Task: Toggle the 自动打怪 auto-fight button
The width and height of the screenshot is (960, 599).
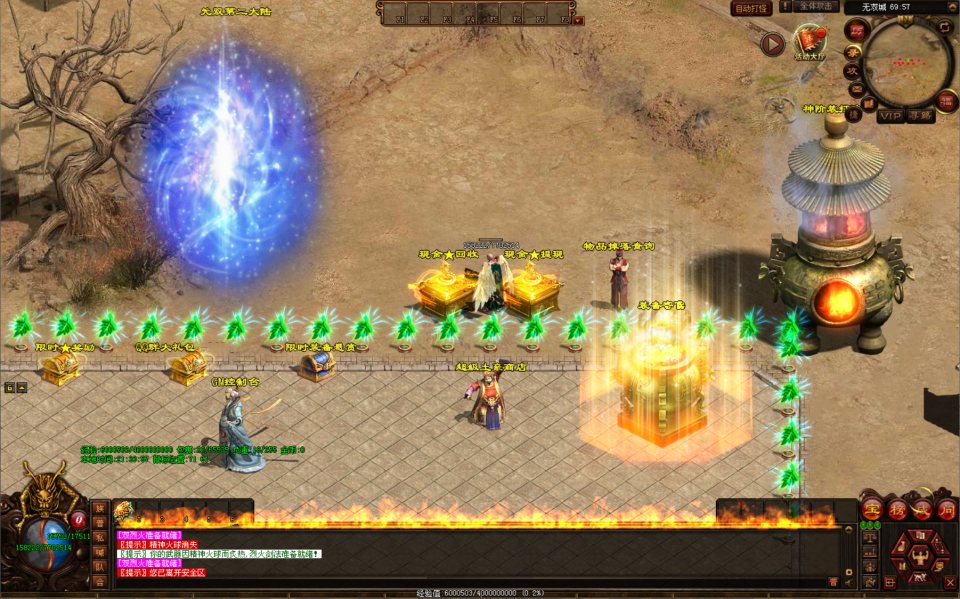Action: click(x=752, y=8)
